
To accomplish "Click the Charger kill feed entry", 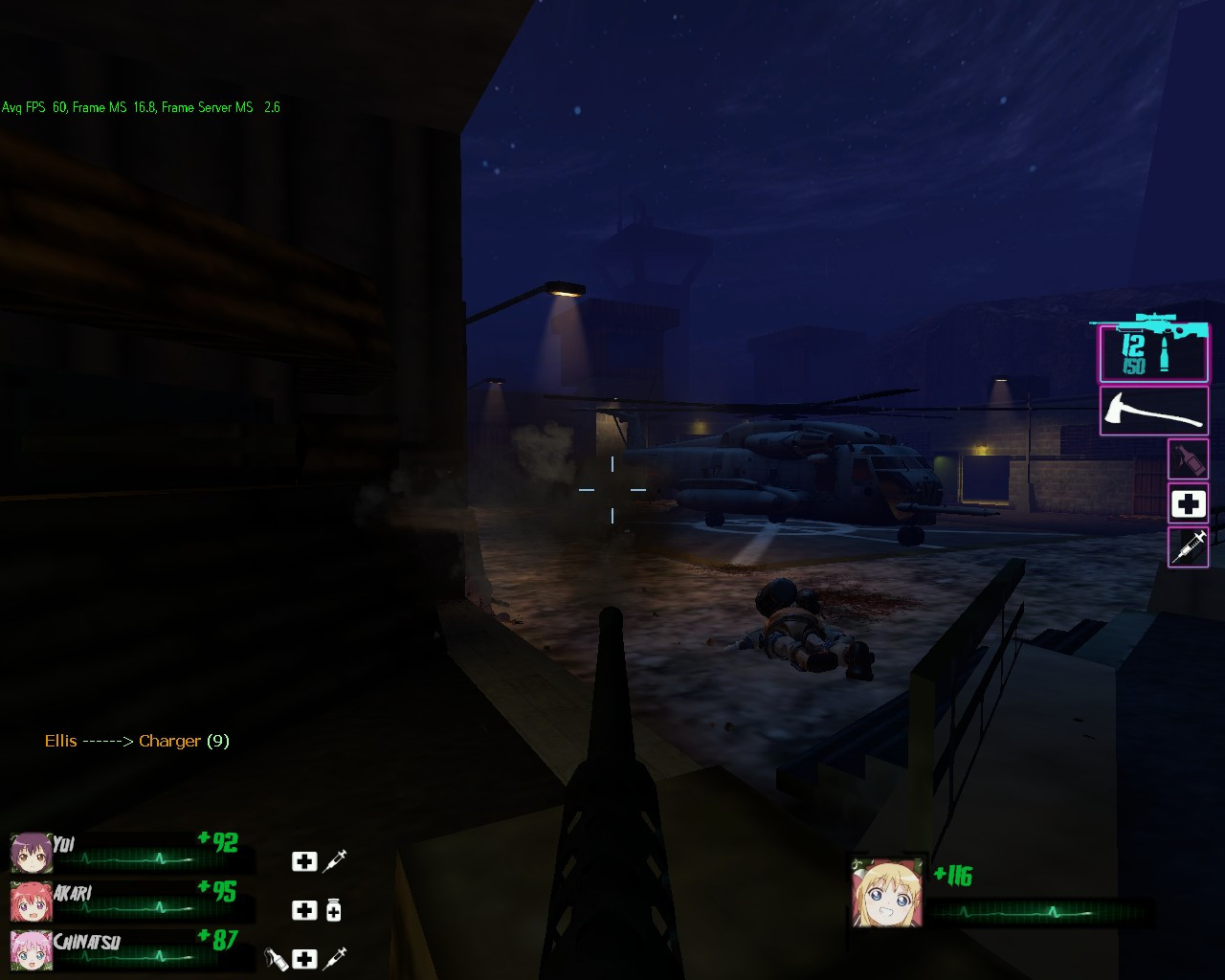I will 137,741.
